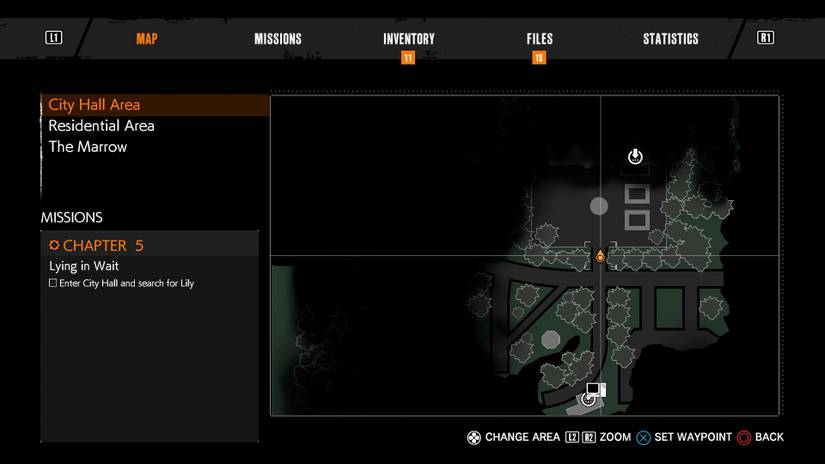825x464 pixels.
Task: Select Residential Area from the area list
Action: 101,126
